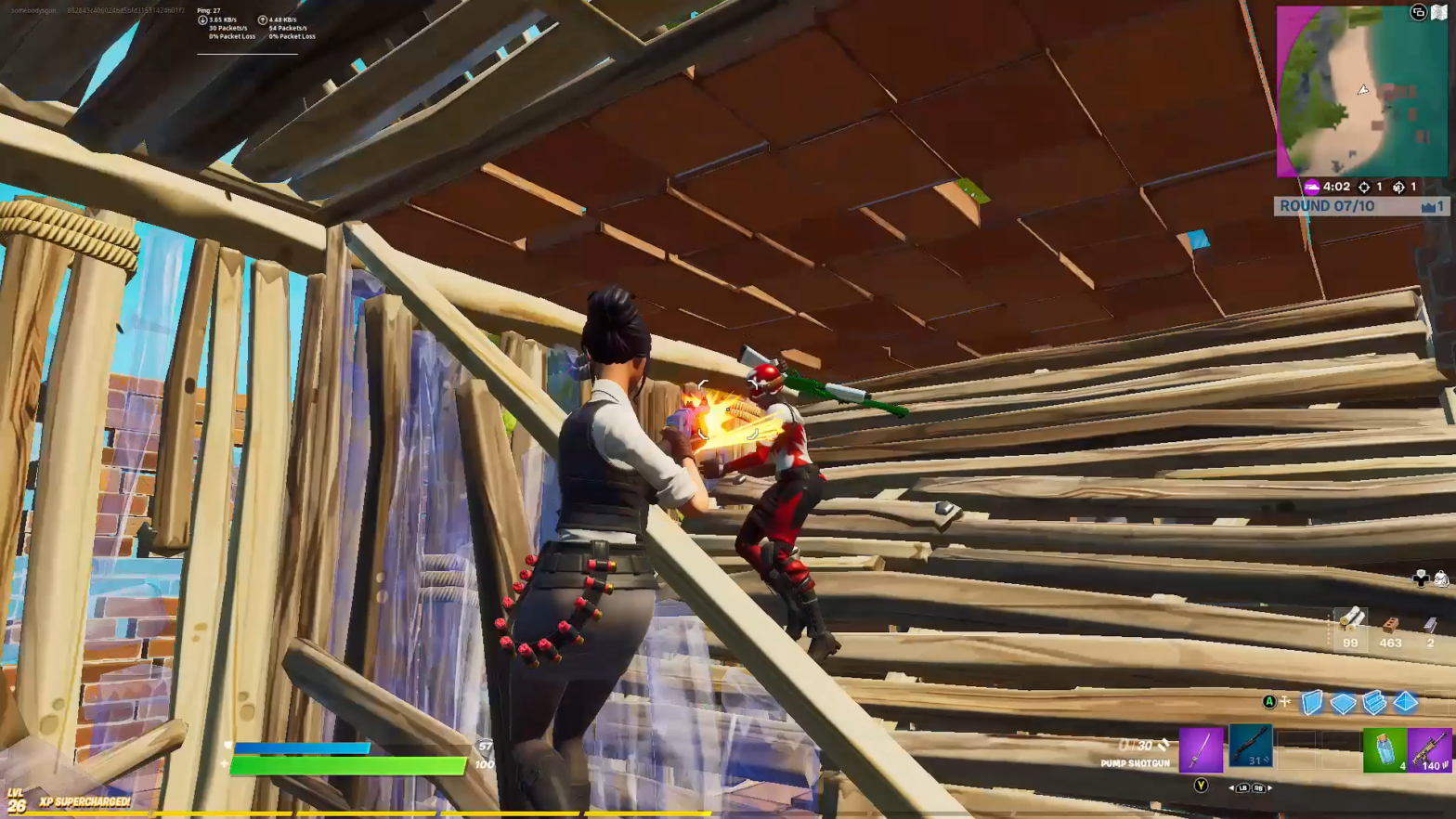
Task: Select the shield potion slot showing 4
Action: (x=1384, y=747)
